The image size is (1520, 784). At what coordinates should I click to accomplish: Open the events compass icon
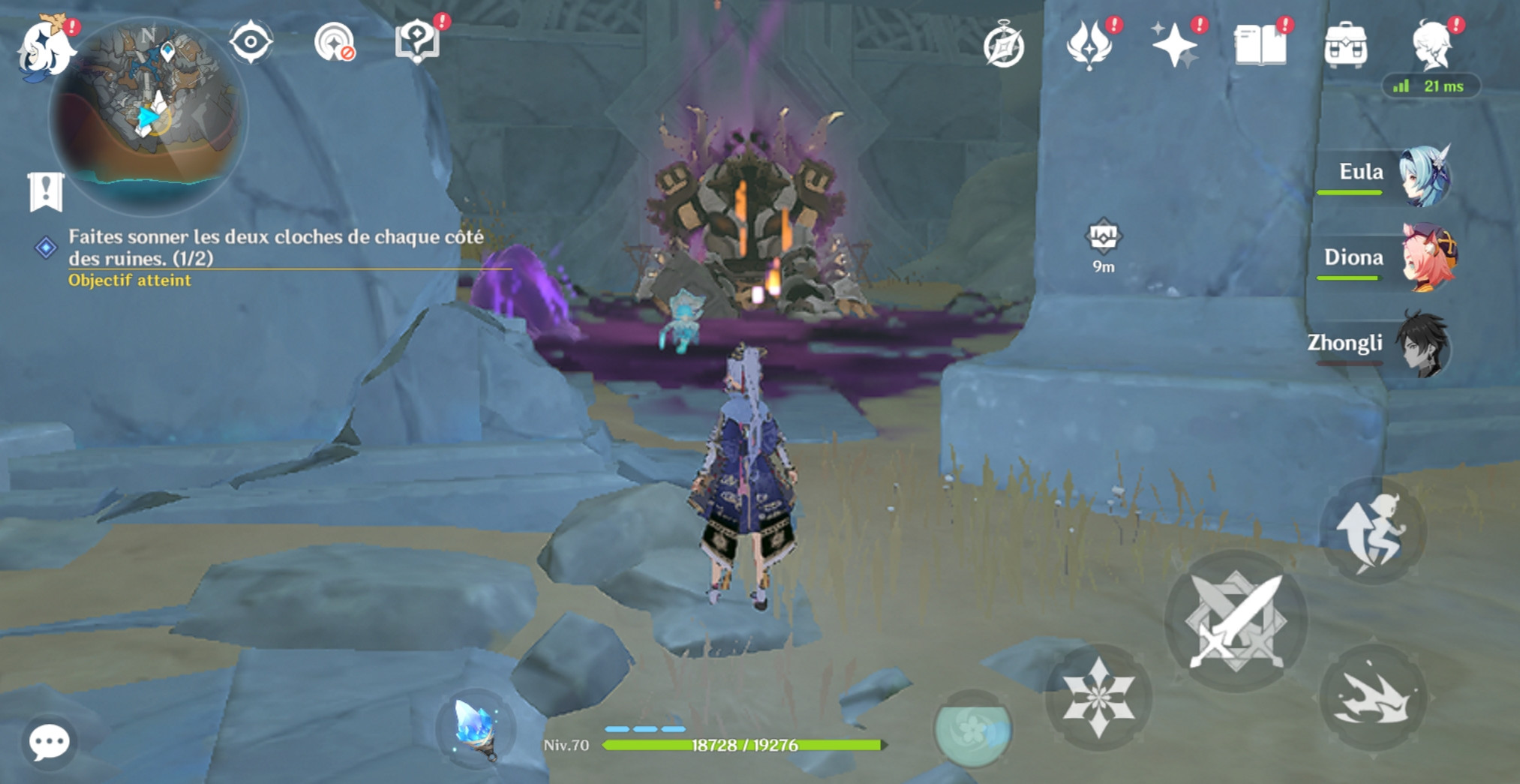[1004, 45]
